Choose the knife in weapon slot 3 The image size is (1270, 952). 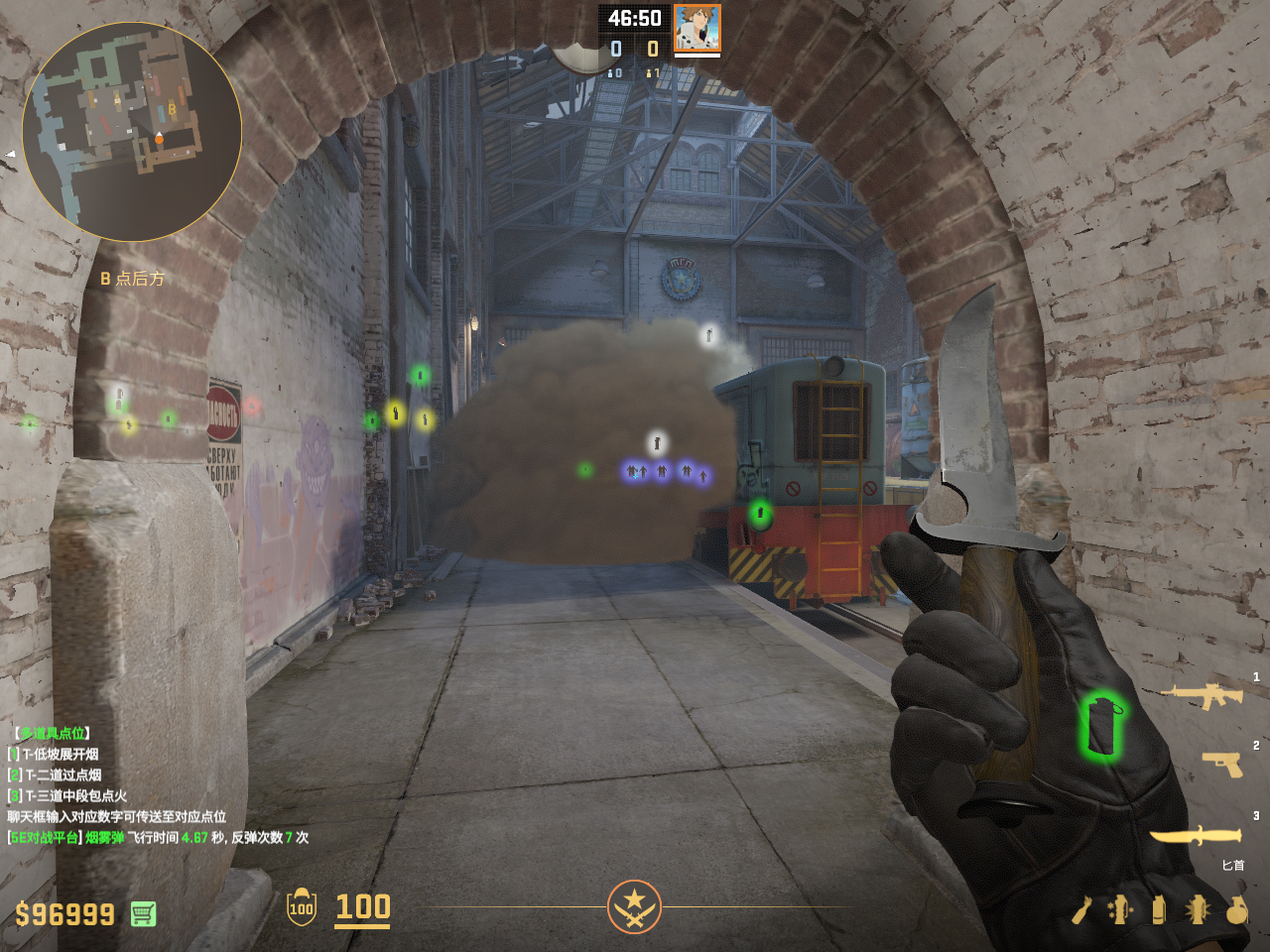pos(1196,836)
